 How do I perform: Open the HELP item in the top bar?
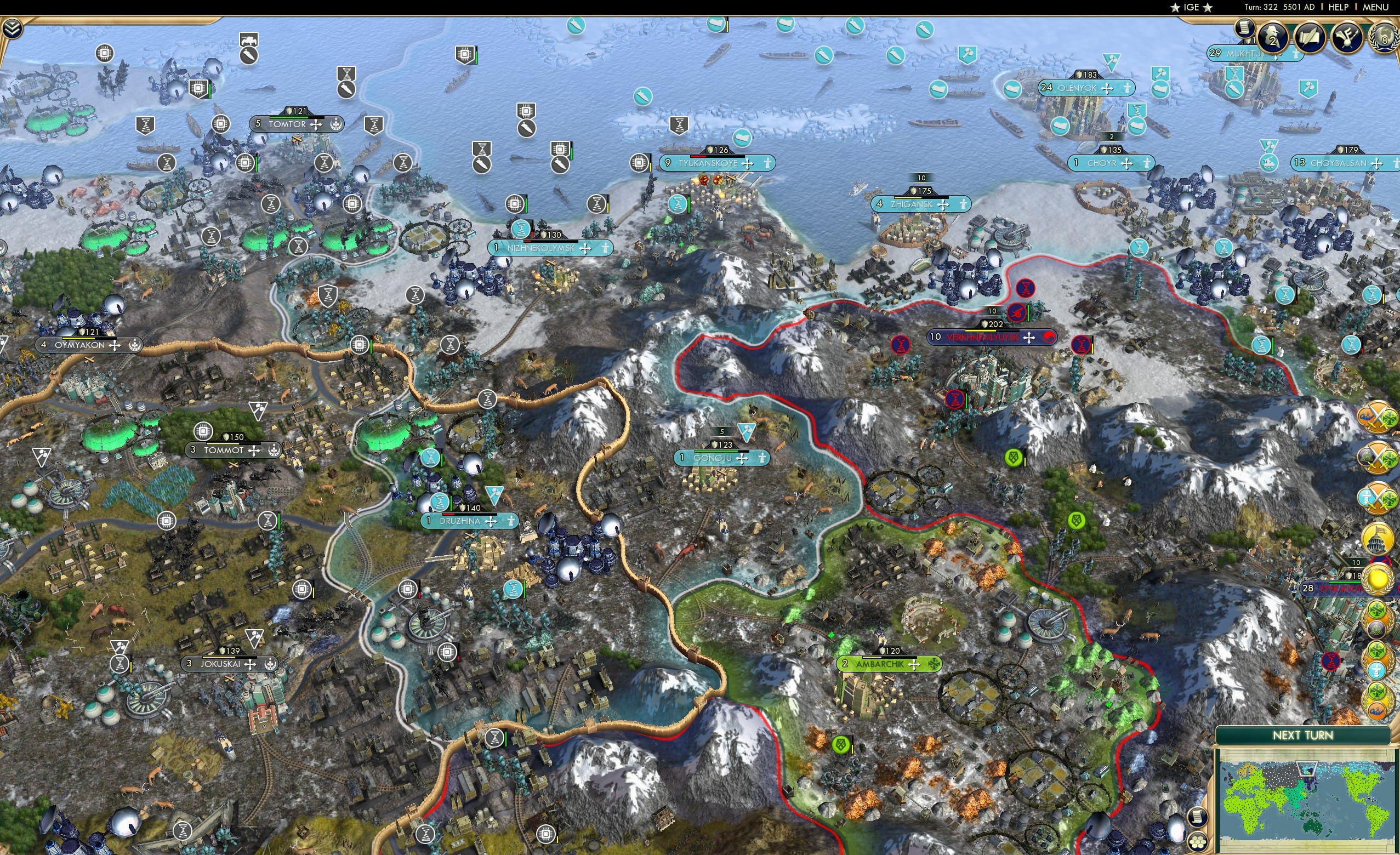1339,7
